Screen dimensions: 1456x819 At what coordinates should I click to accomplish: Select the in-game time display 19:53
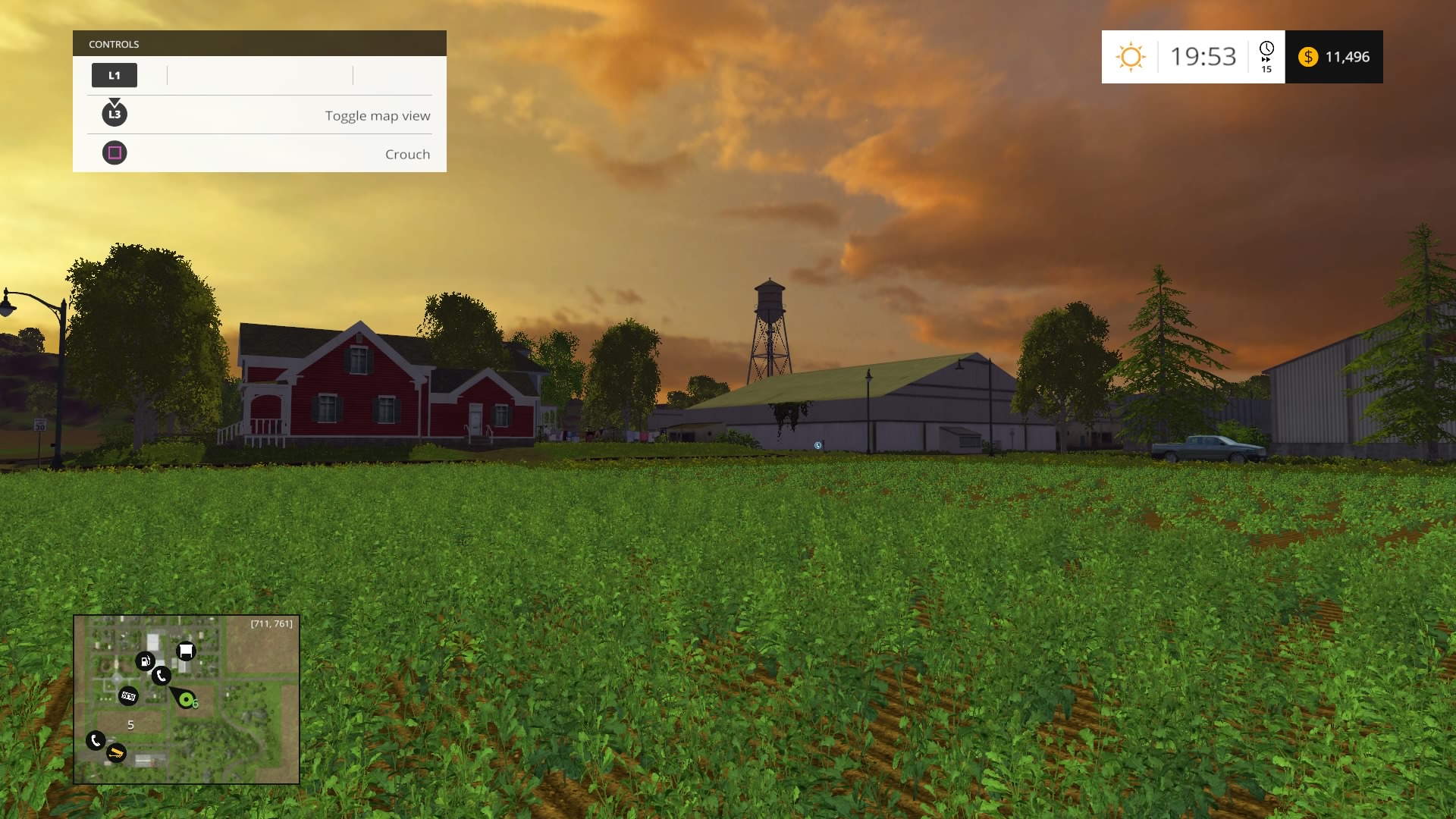1203,56
